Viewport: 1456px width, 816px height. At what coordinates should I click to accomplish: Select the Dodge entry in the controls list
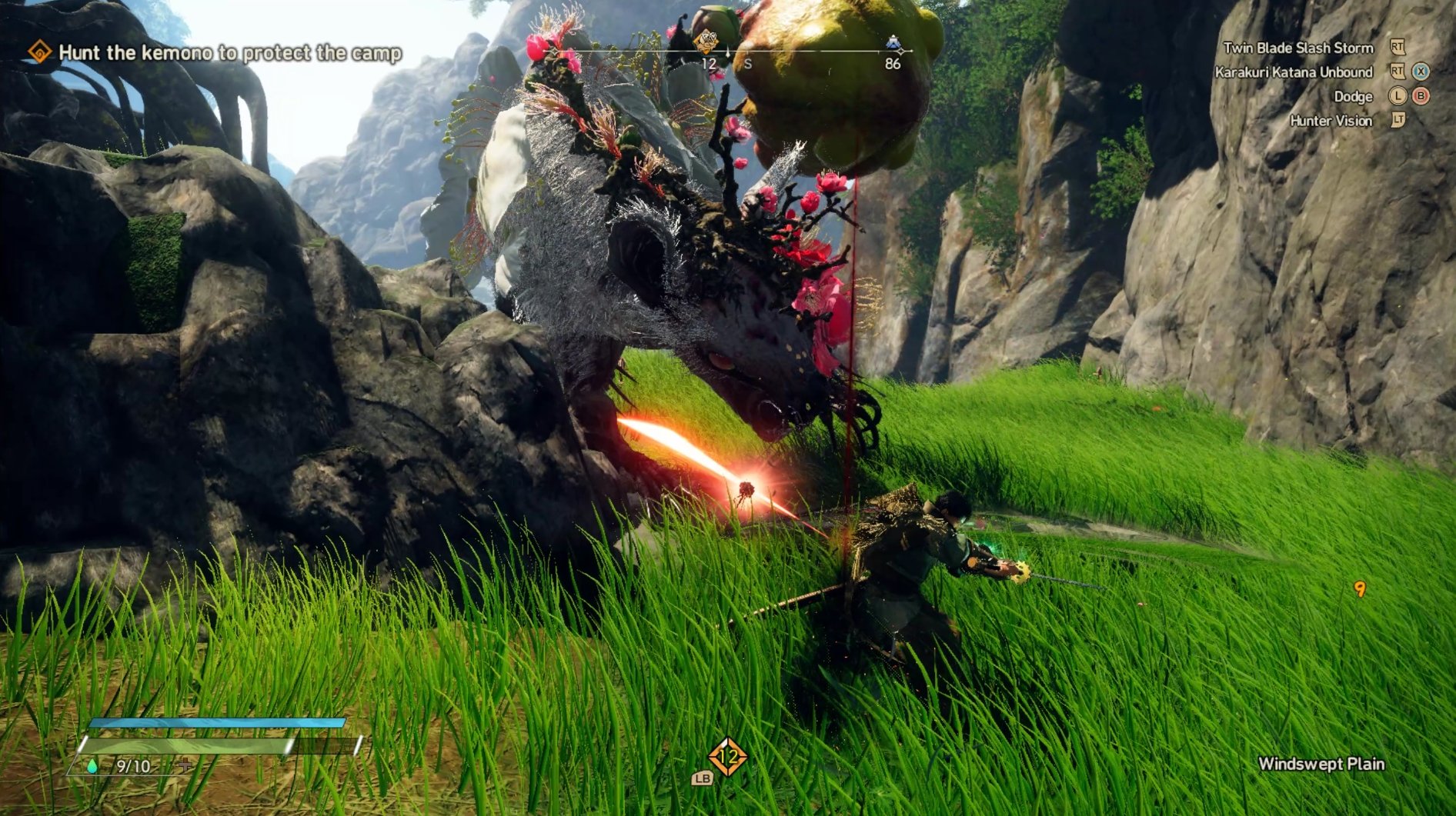[1354, 97]
